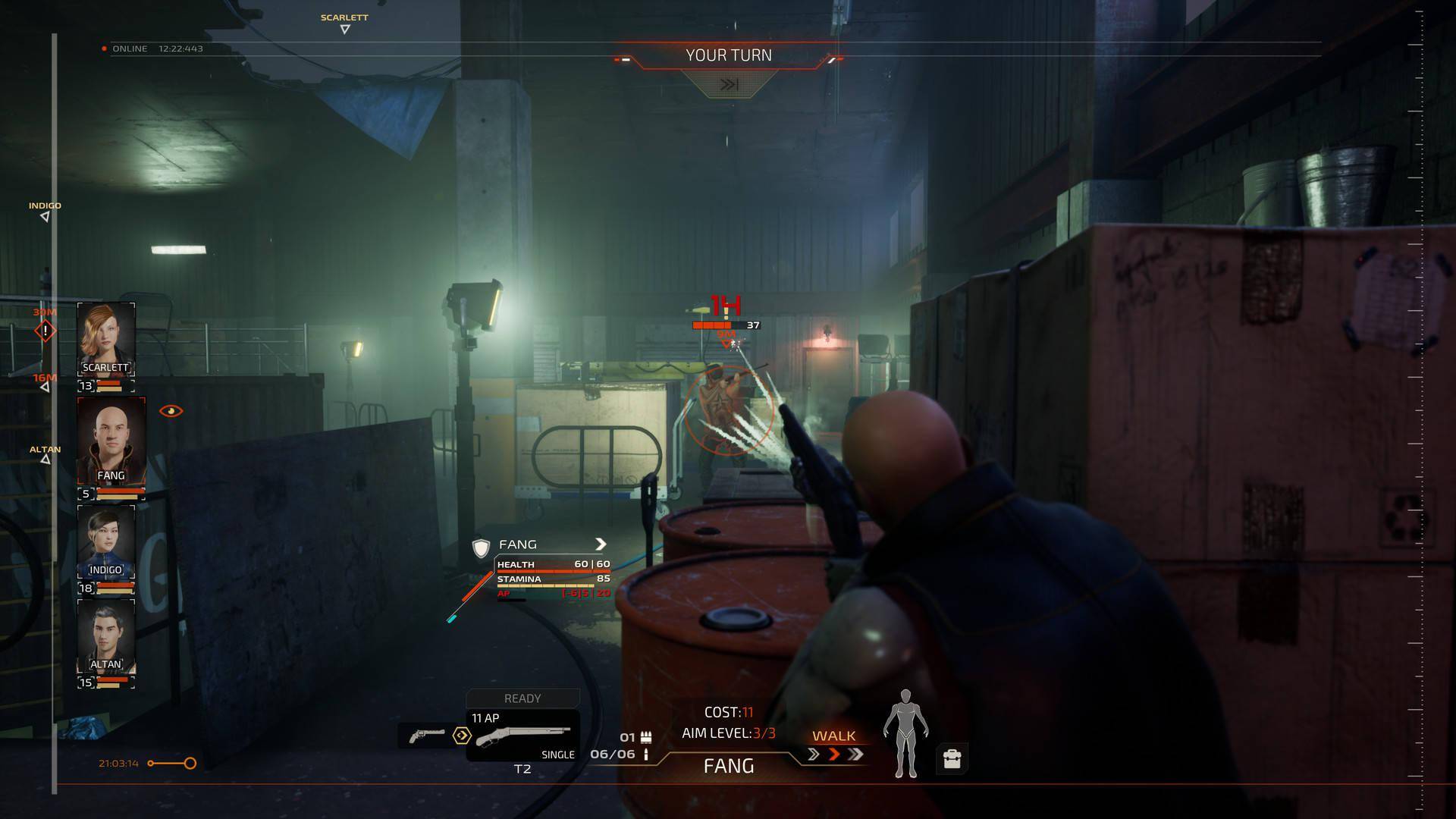End turn with the skip arrows button
Image resolution: width=1456 pixels, height=819 pixels.
pyautogui.click(x=728, y=84)
